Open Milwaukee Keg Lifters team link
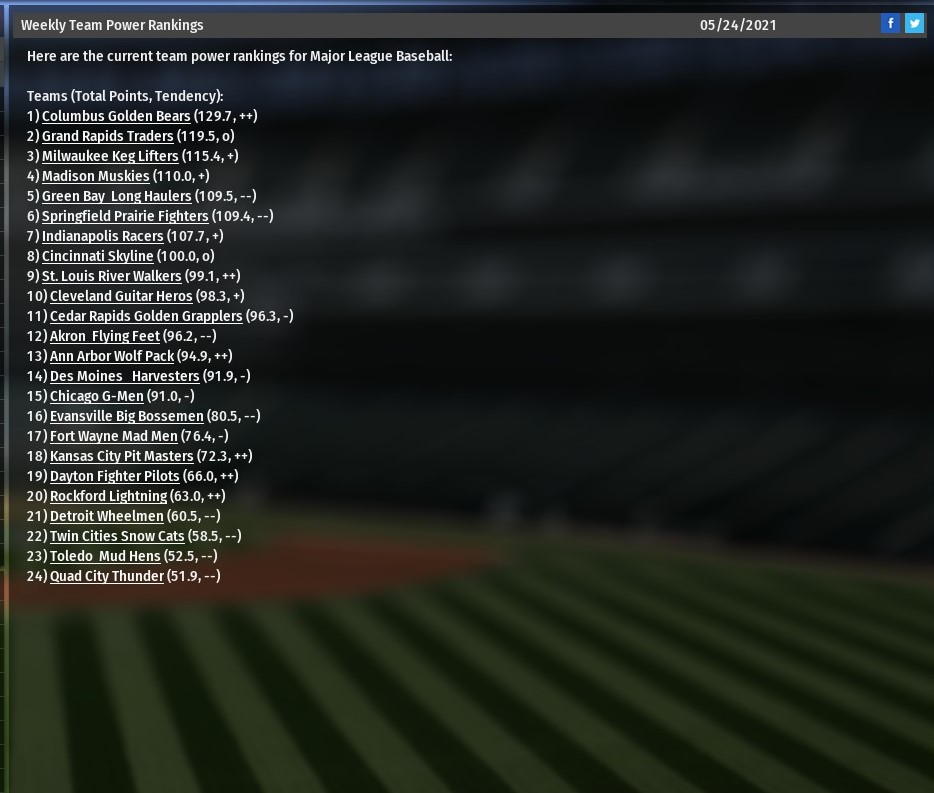The width and height of the screenshot is (934, 793). pyautogui.click(x=110, y=156)
